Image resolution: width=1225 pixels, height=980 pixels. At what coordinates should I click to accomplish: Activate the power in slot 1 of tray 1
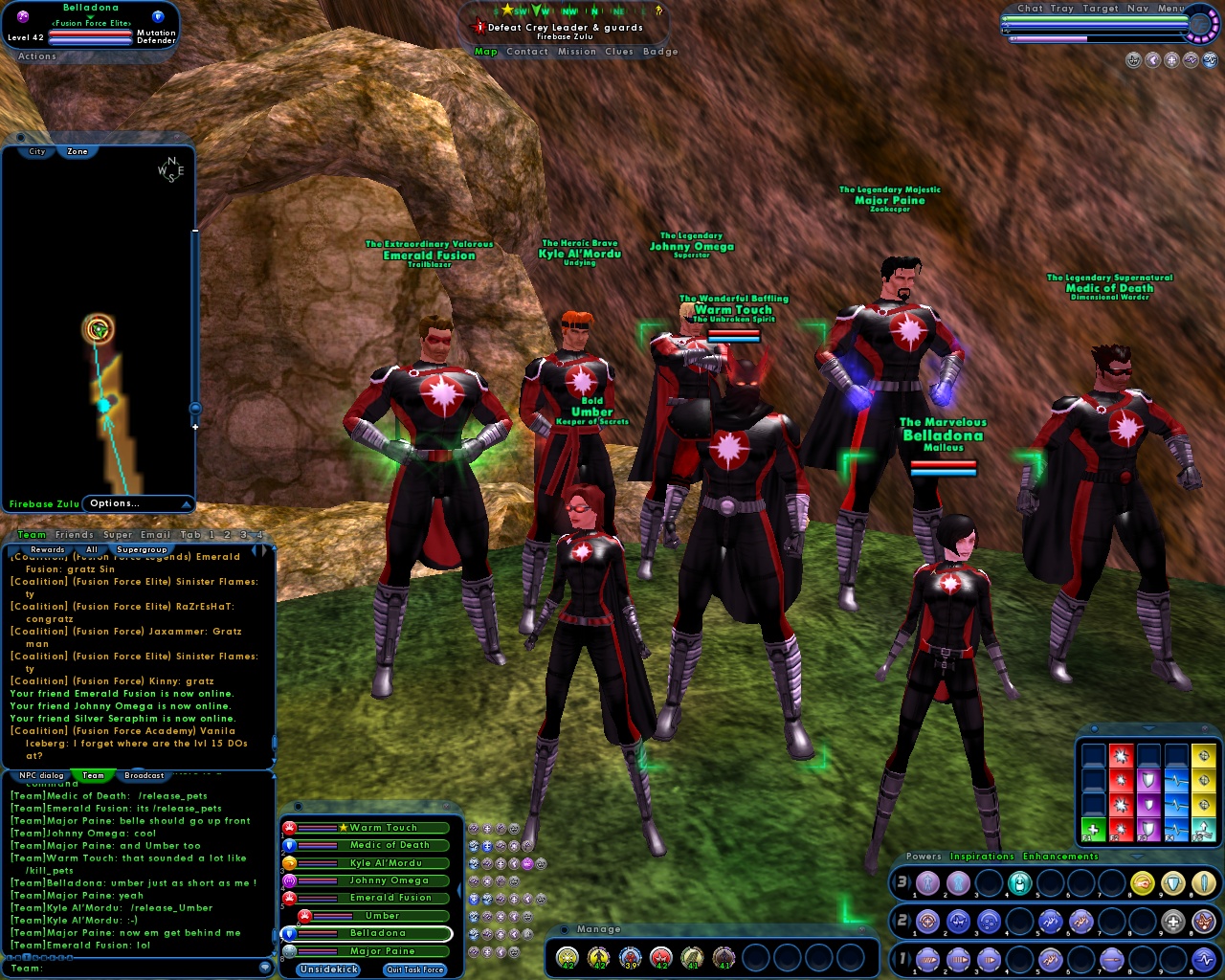(926, 959)
